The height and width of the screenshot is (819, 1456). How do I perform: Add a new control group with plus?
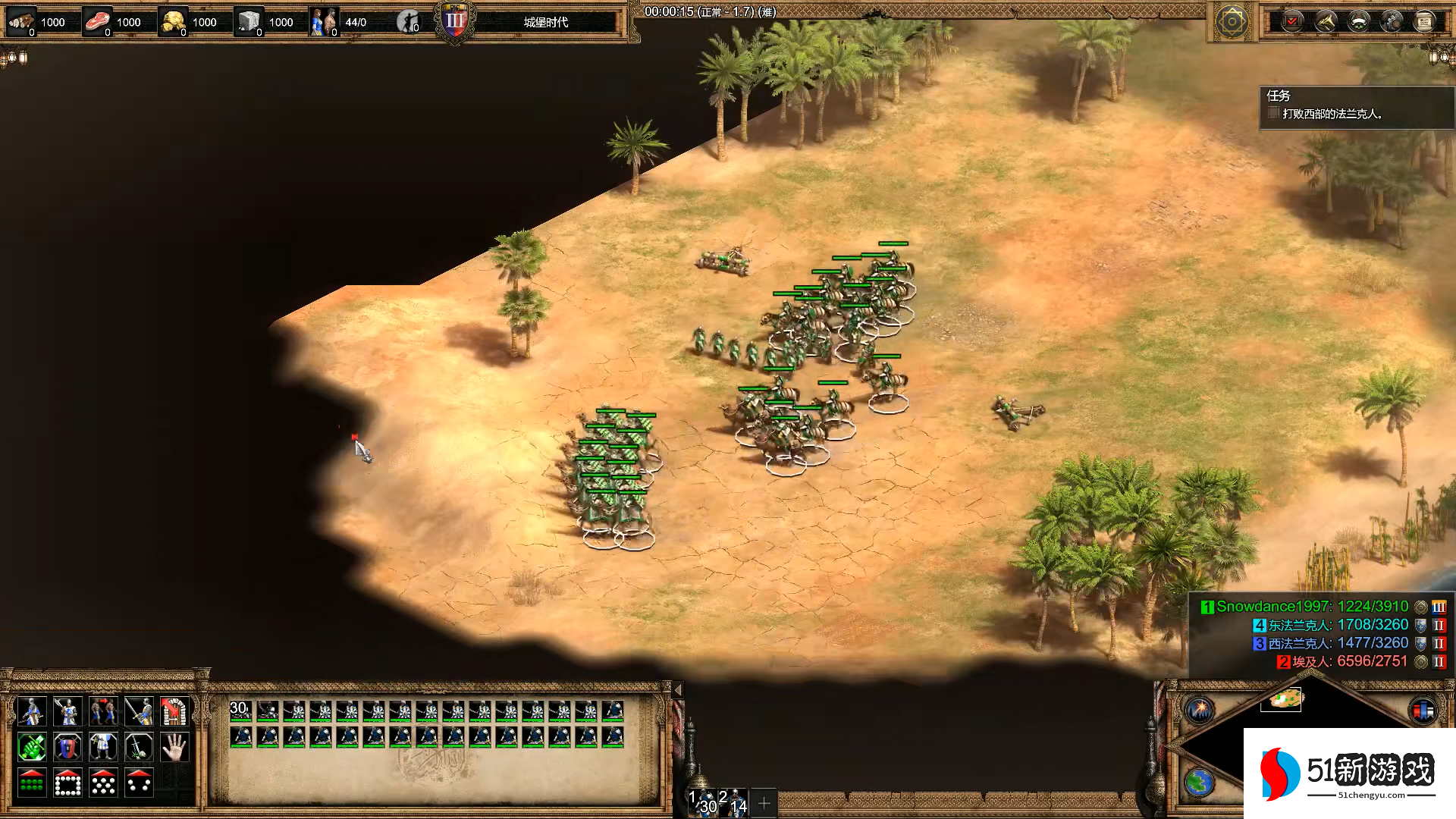[764, 802]
